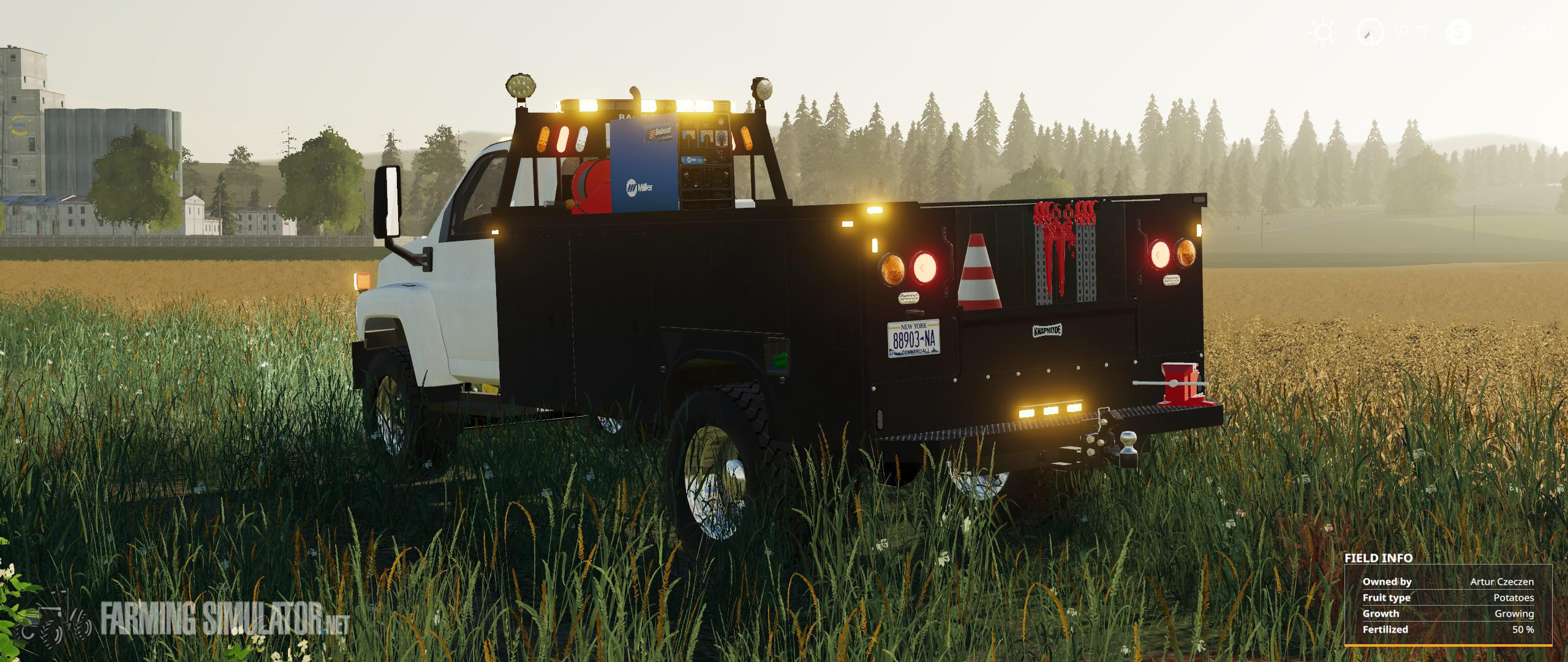This screenshot has height=662, width=1568.
Task: Click the money amount in the top-right corner
Action: click(x=1531, y=32)
